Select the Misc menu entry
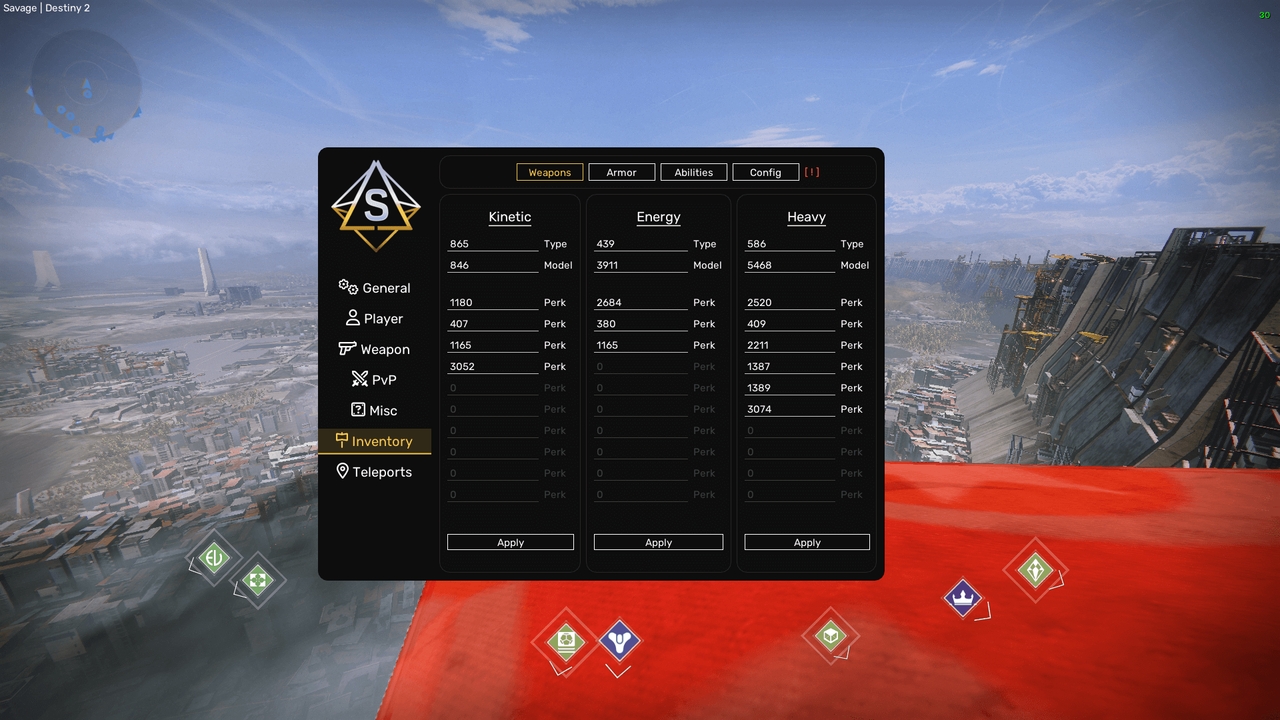The height and width of the screenshot is (720, 1280). [375, 411]
